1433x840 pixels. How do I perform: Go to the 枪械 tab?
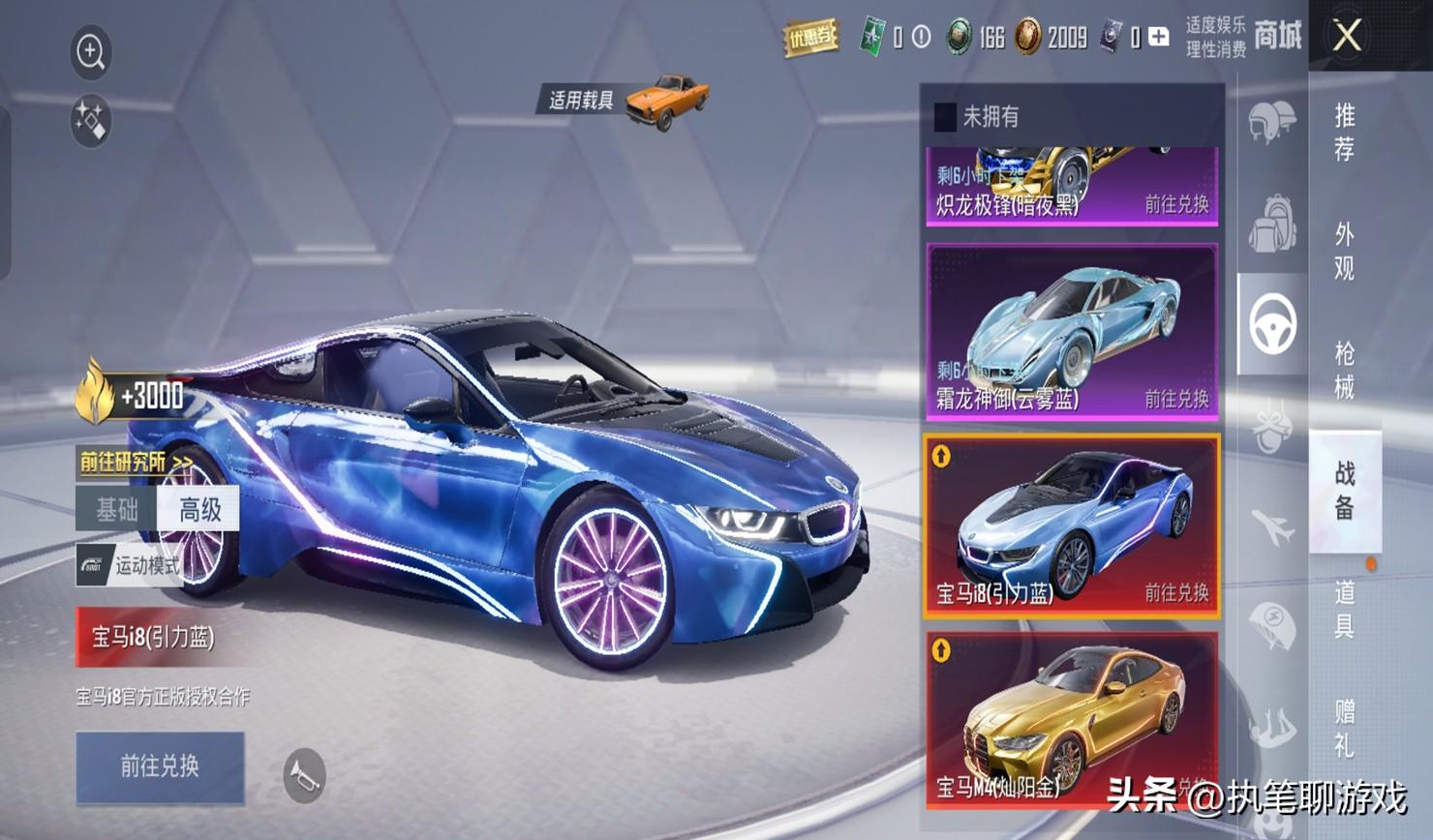(1344, 370)
